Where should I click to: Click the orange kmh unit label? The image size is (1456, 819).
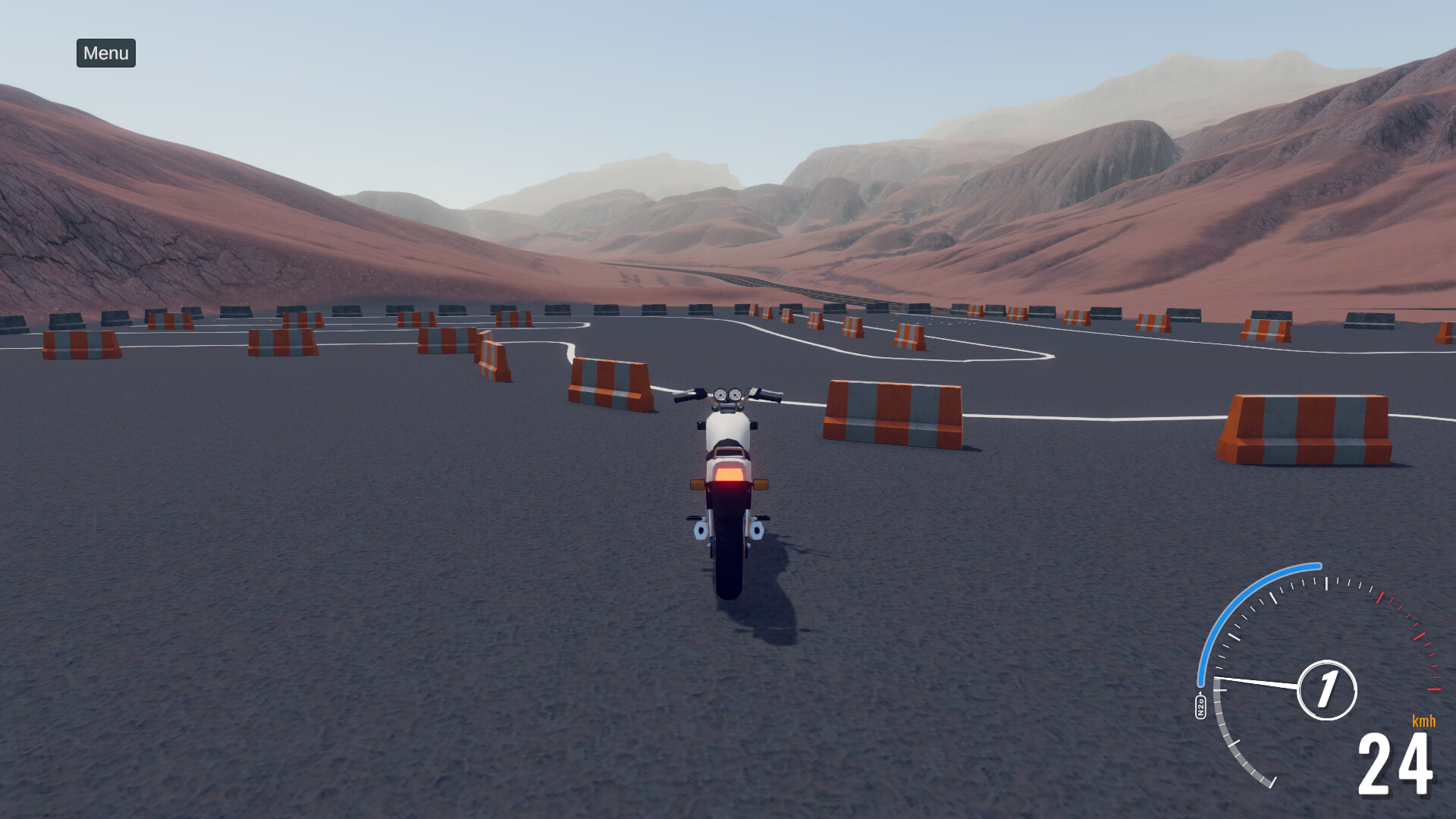click(x=1423, y=721)
